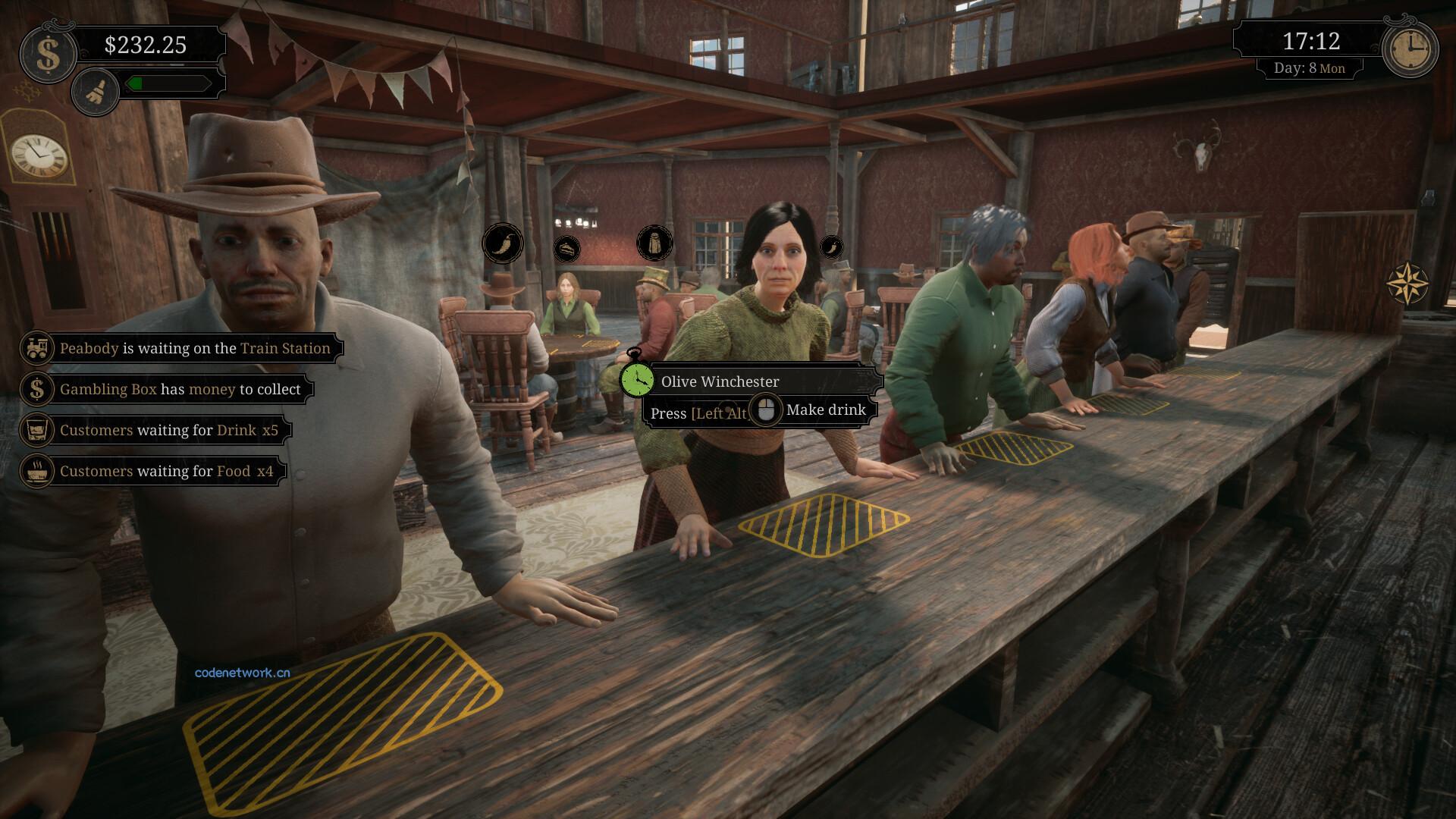1456x819 pixels.
Task: Click the golden compass star icon
Action: 1407,284
